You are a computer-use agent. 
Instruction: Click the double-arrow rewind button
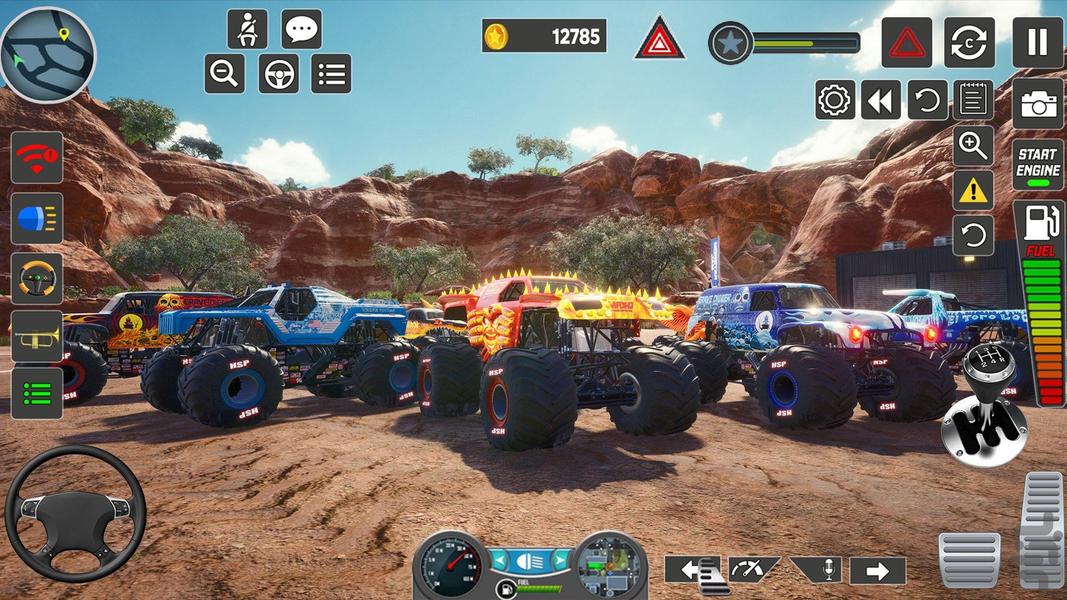[881, 100]
